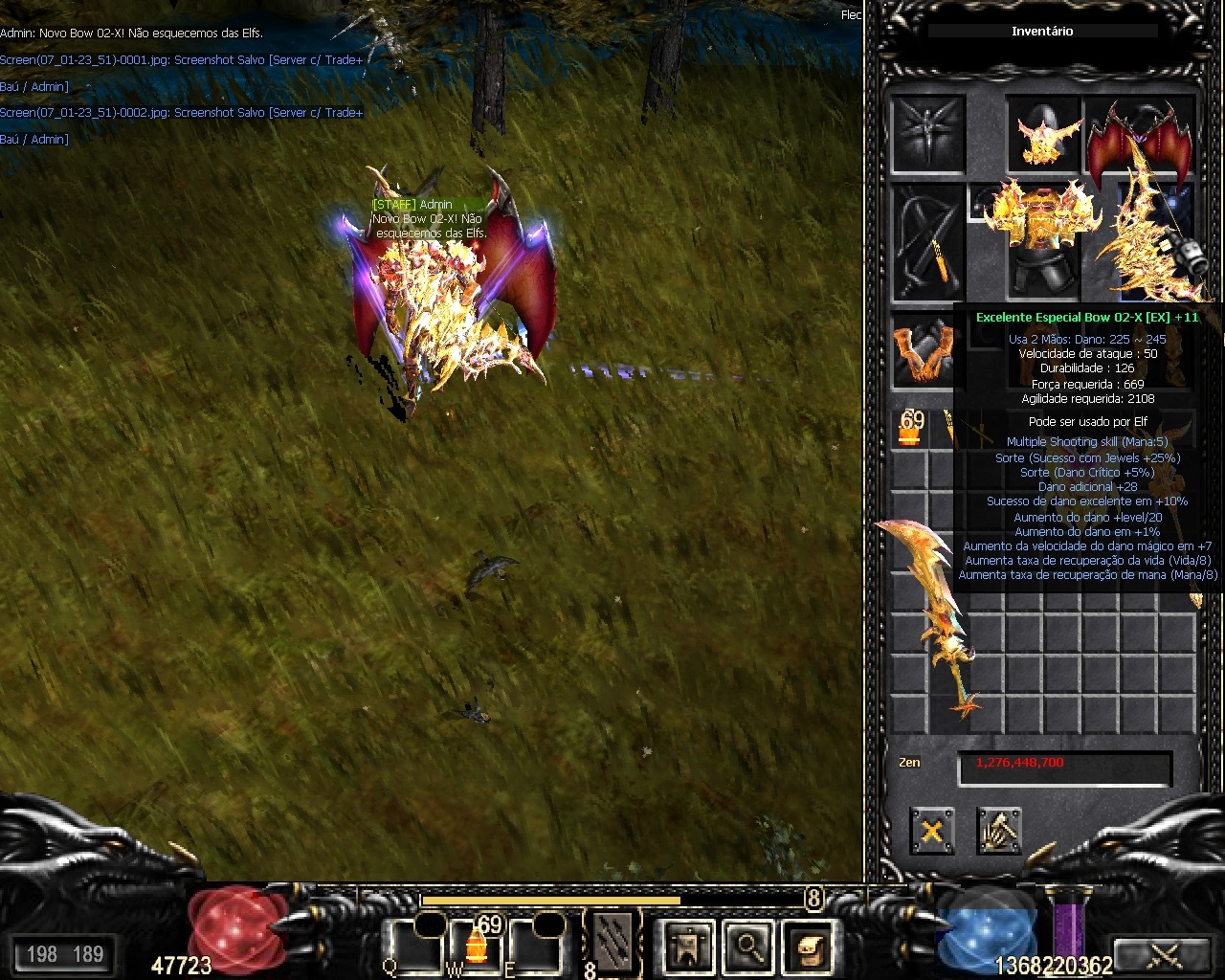Close the Inventário panel with the X button

coord(931,830)
